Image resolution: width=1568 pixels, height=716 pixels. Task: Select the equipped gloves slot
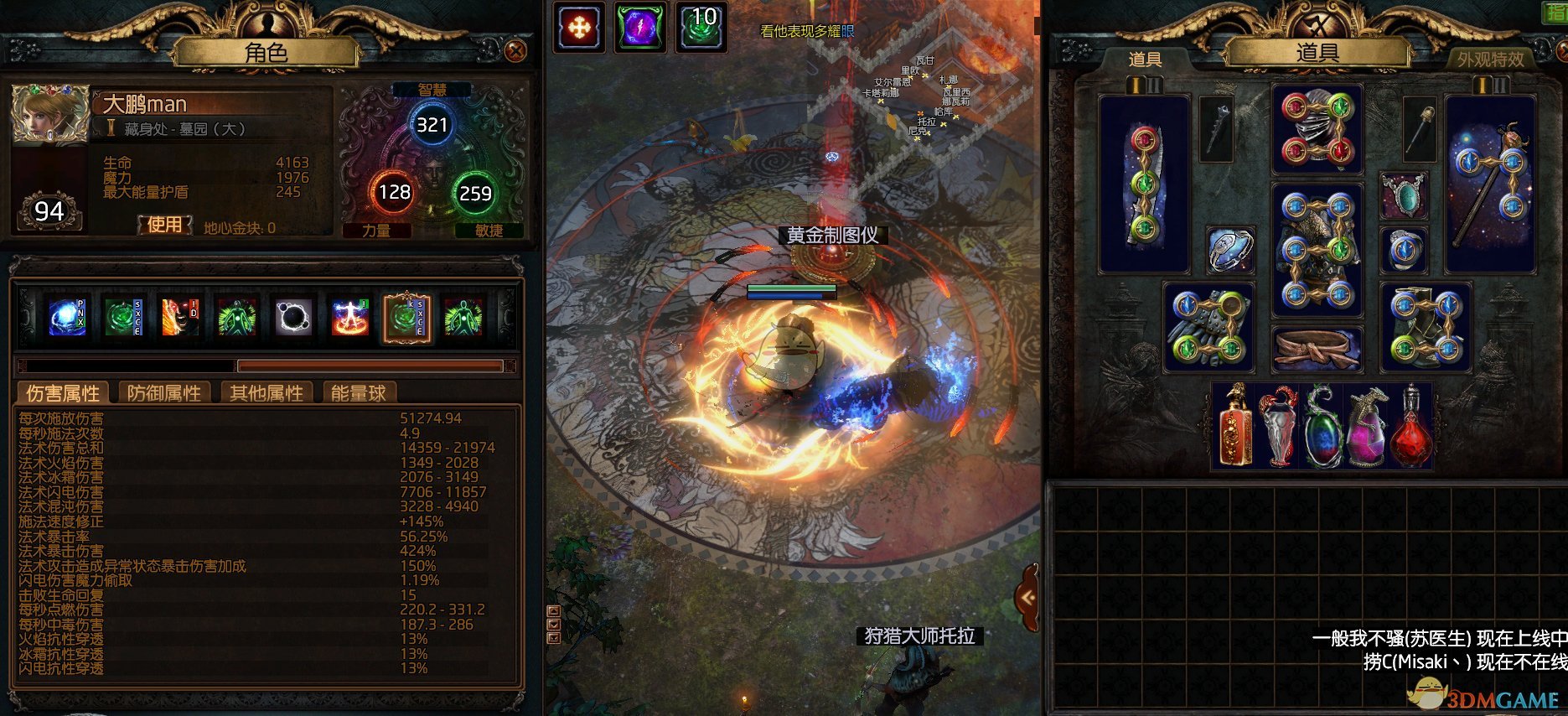click(x=1208, y=327)
